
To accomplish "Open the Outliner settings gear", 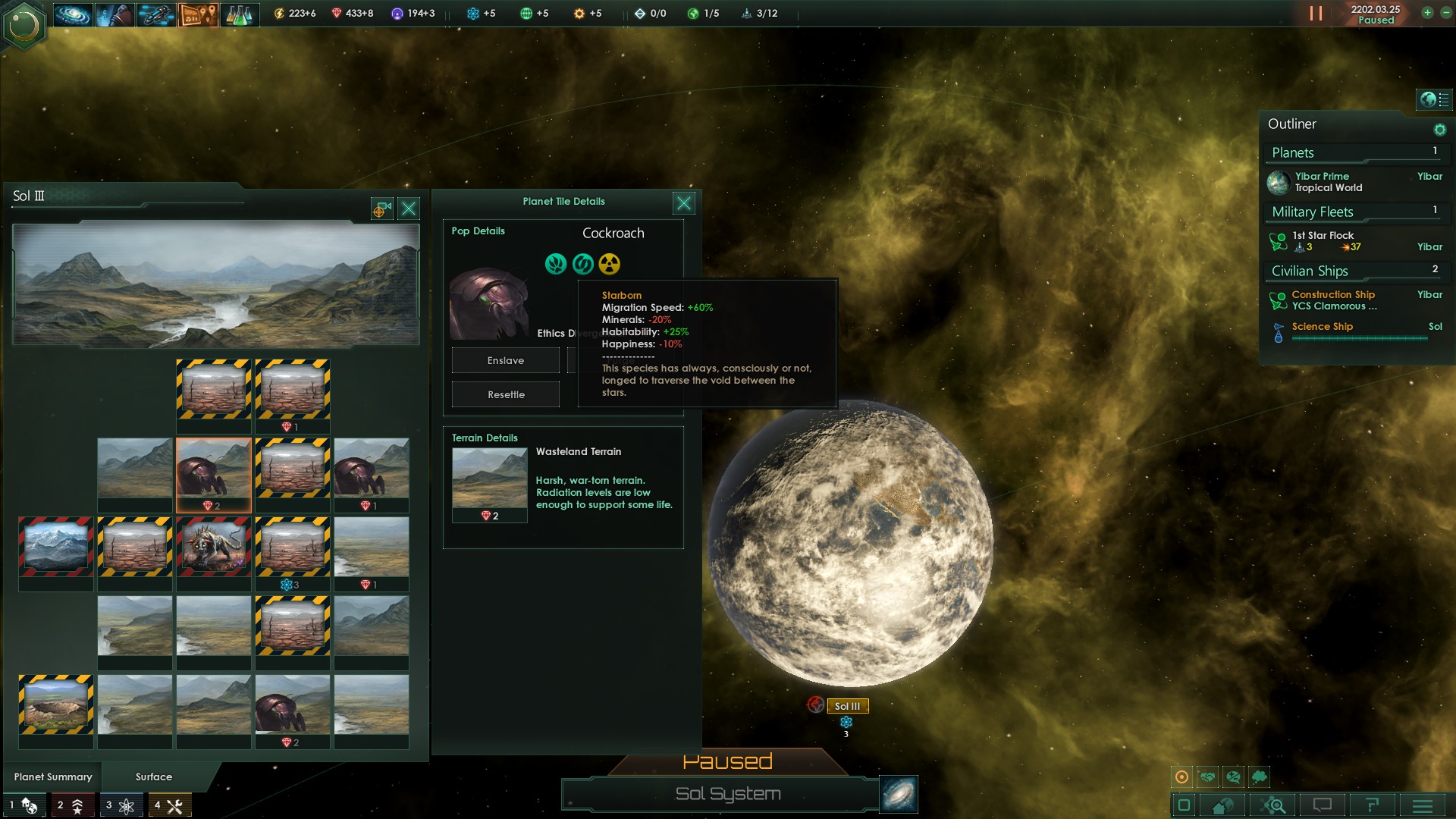I will tap(1439, 130).
